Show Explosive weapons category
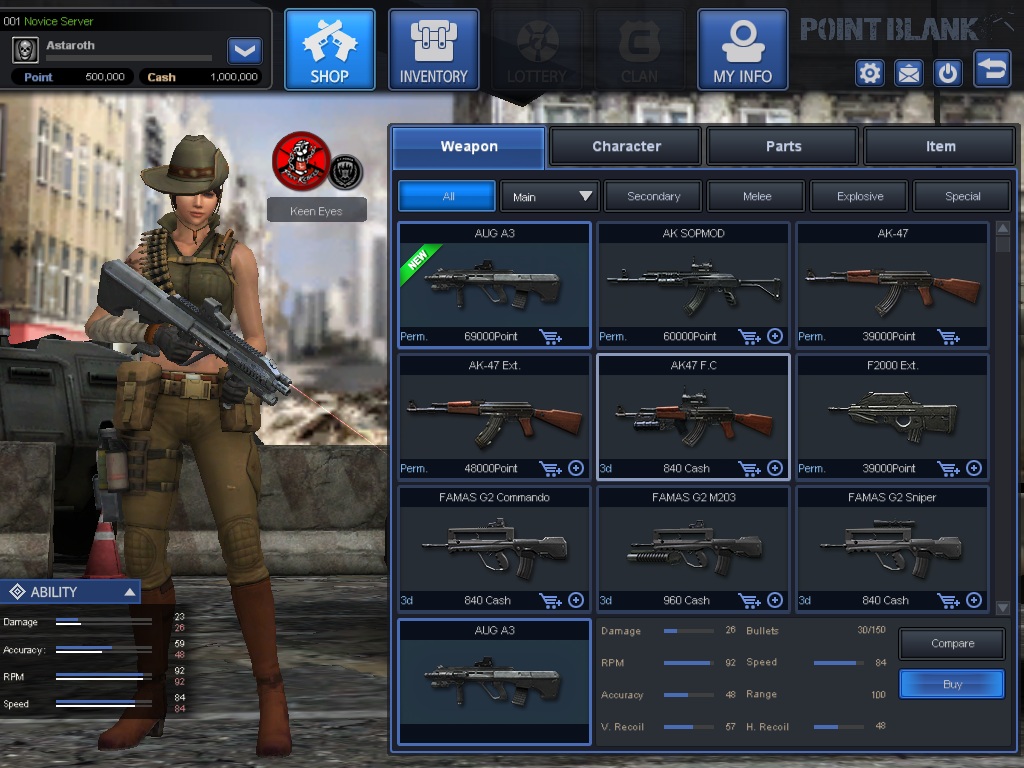1024x768 pixels. [860, 196]
